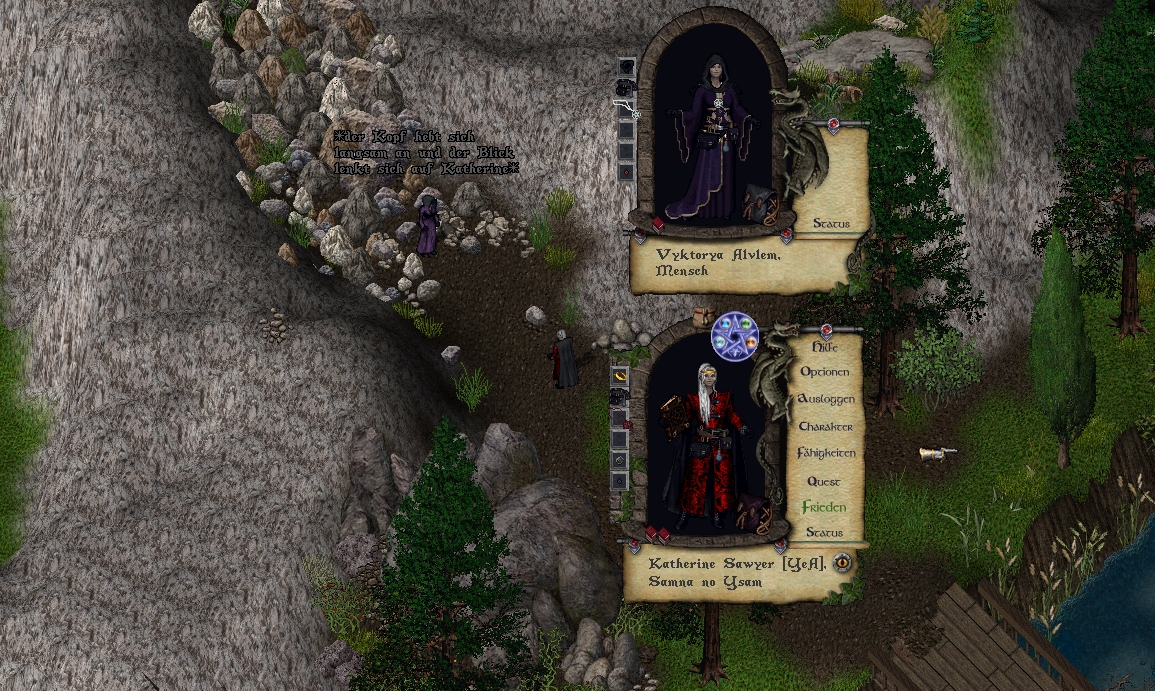The height and width of the screenshot is (691, 1155).
Task: Open the Charakter sheet
Action: click(826, 426)
